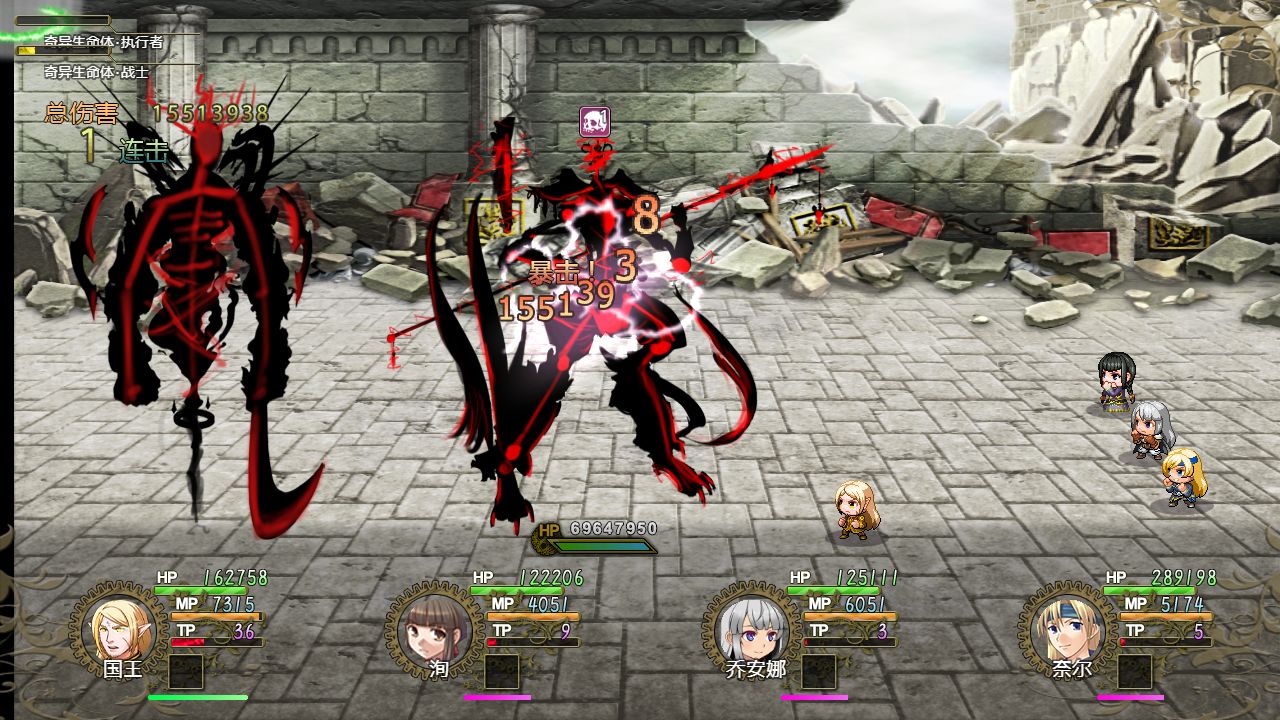Viewport: 1280px width, 720px height.
Task: Inspect the skull status icon above the enemy
Action: [x=595, y=122]
